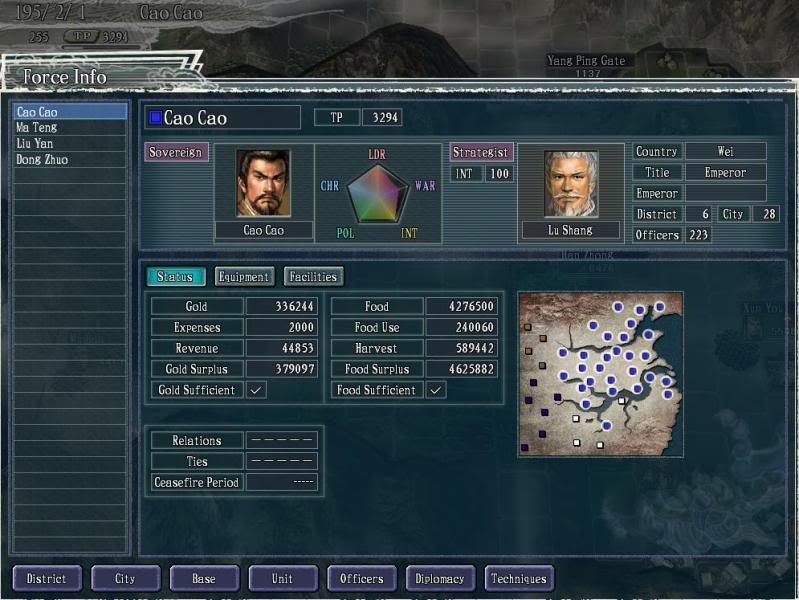Switch to the Status tab
The height and width of the screenshot is (600, 799).
click(x=176, y=277)
